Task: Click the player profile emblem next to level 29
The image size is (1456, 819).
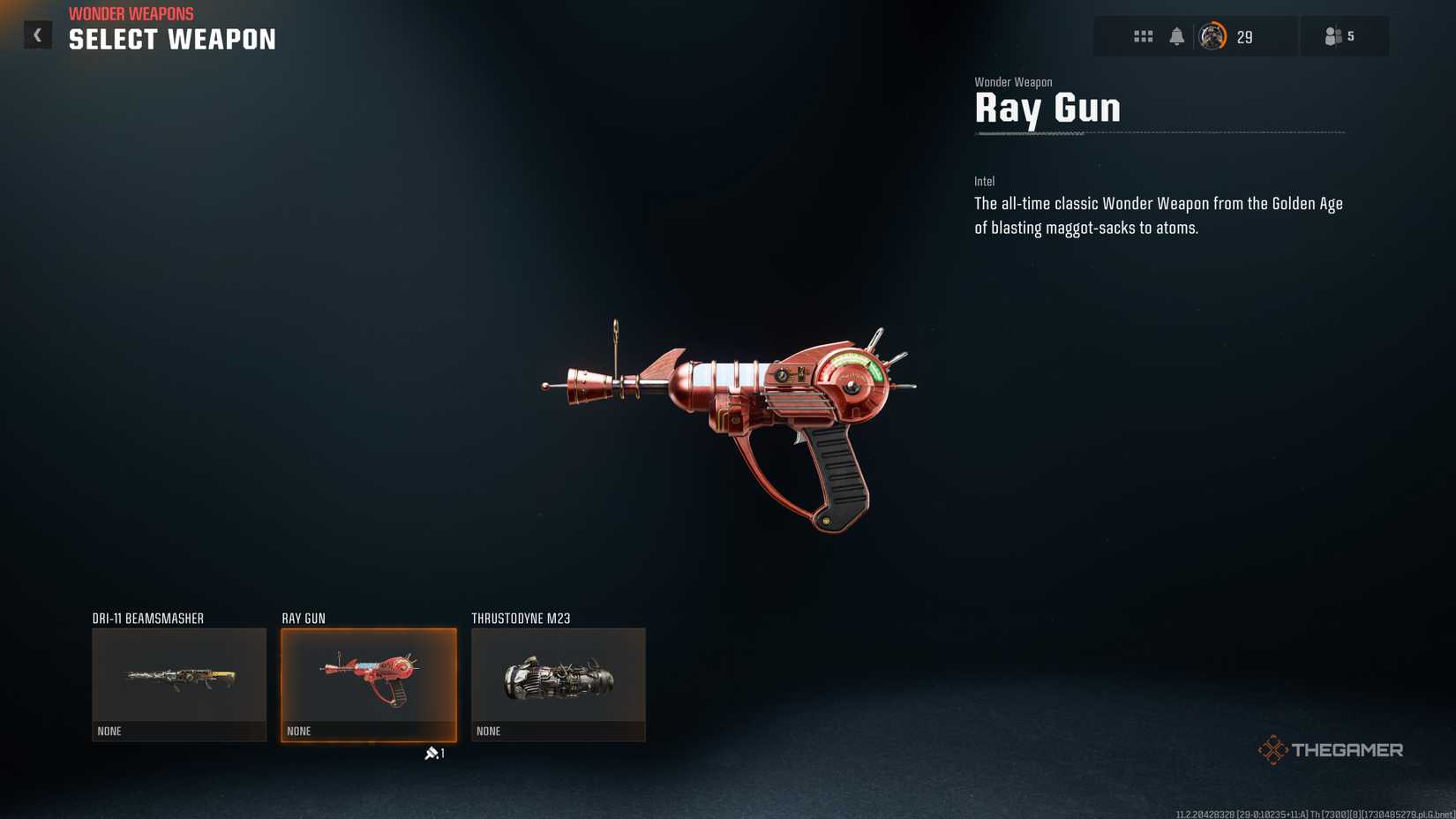Action: click(1212, 36)
